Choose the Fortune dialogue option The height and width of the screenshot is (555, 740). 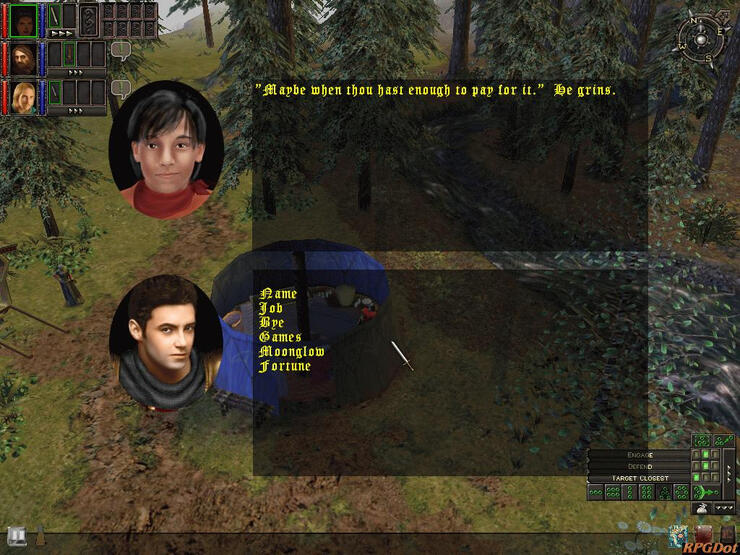click(285, 366)
